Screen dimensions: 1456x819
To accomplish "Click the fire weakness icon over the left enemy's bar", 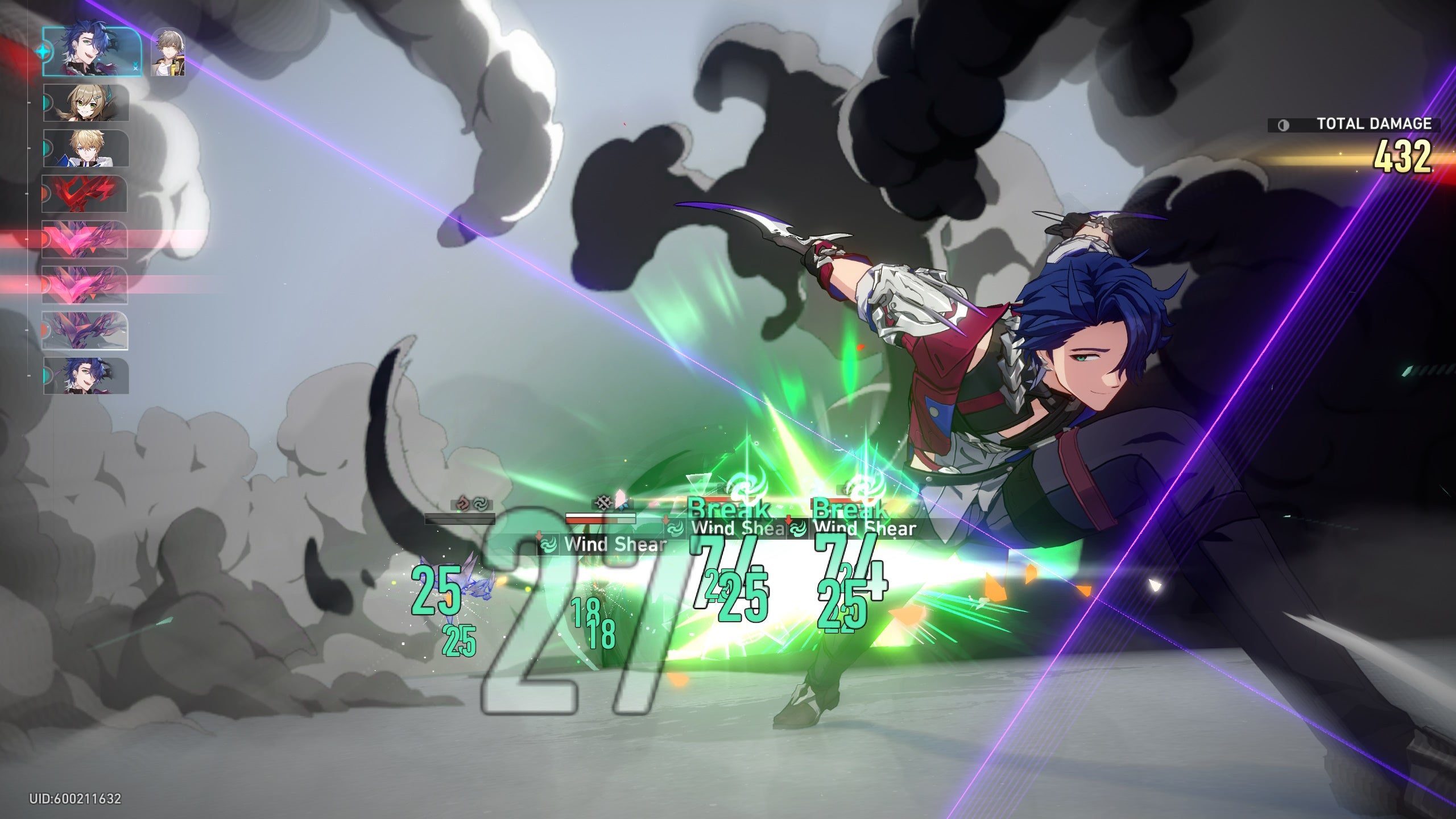I will pos(462,503).
